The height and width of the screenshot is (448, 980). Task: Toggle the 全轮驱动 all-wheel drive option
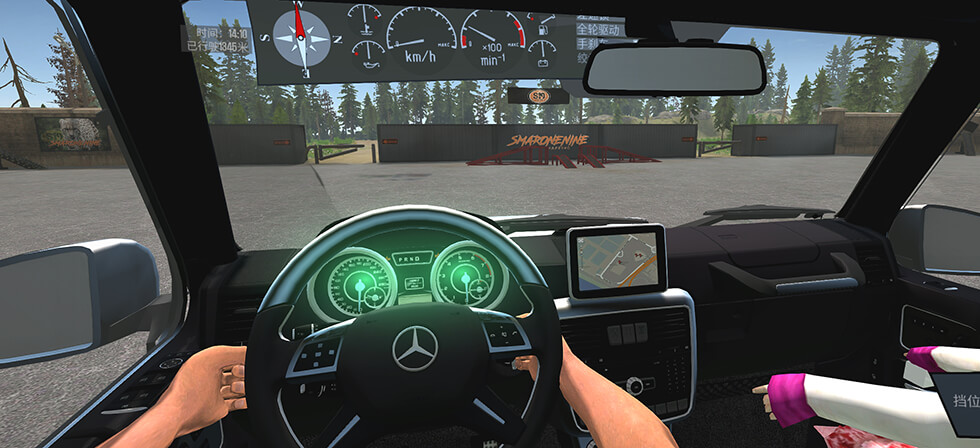coord(598,30)
